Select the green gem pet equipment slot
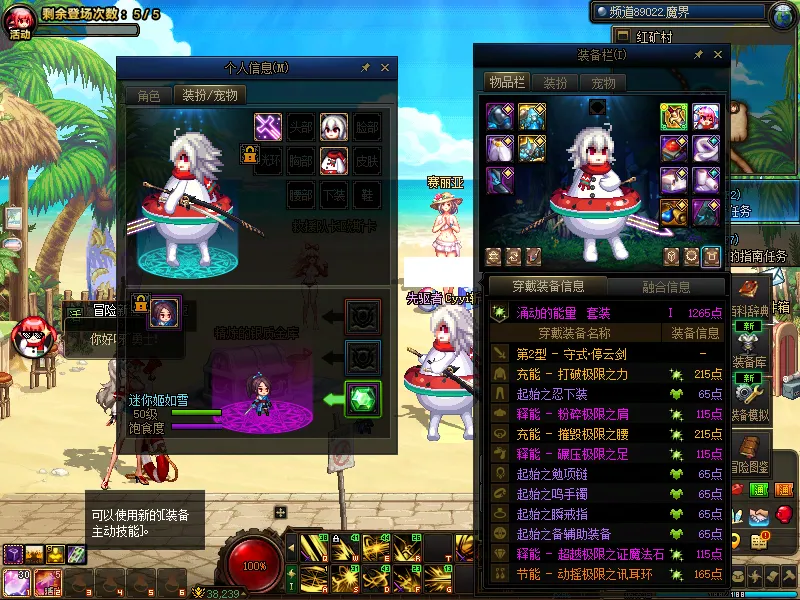The image size is (800, 600). tap(363, 399)
